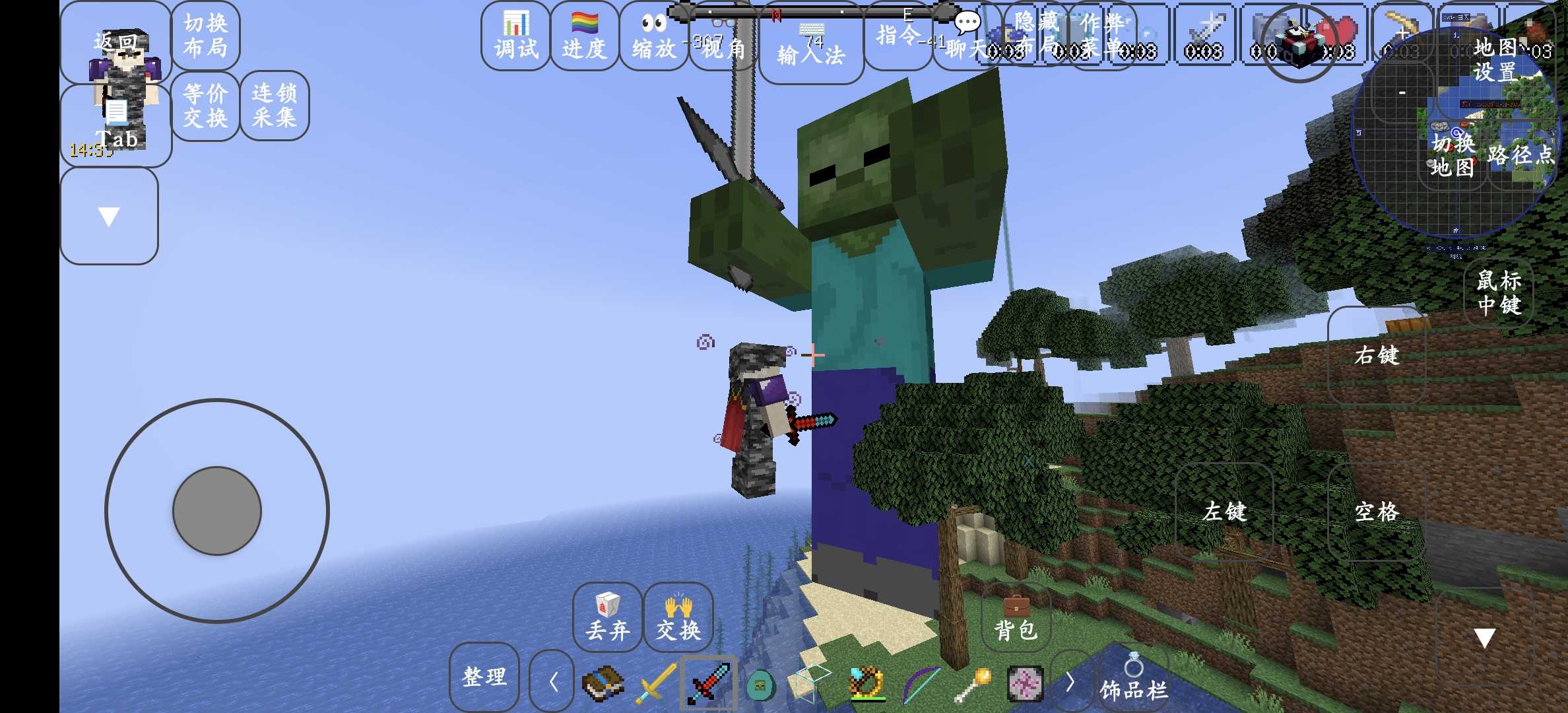This screenshot has height=713, width=1568.
Task: Sort items with the 整理 button
Action: pos(484,677)
